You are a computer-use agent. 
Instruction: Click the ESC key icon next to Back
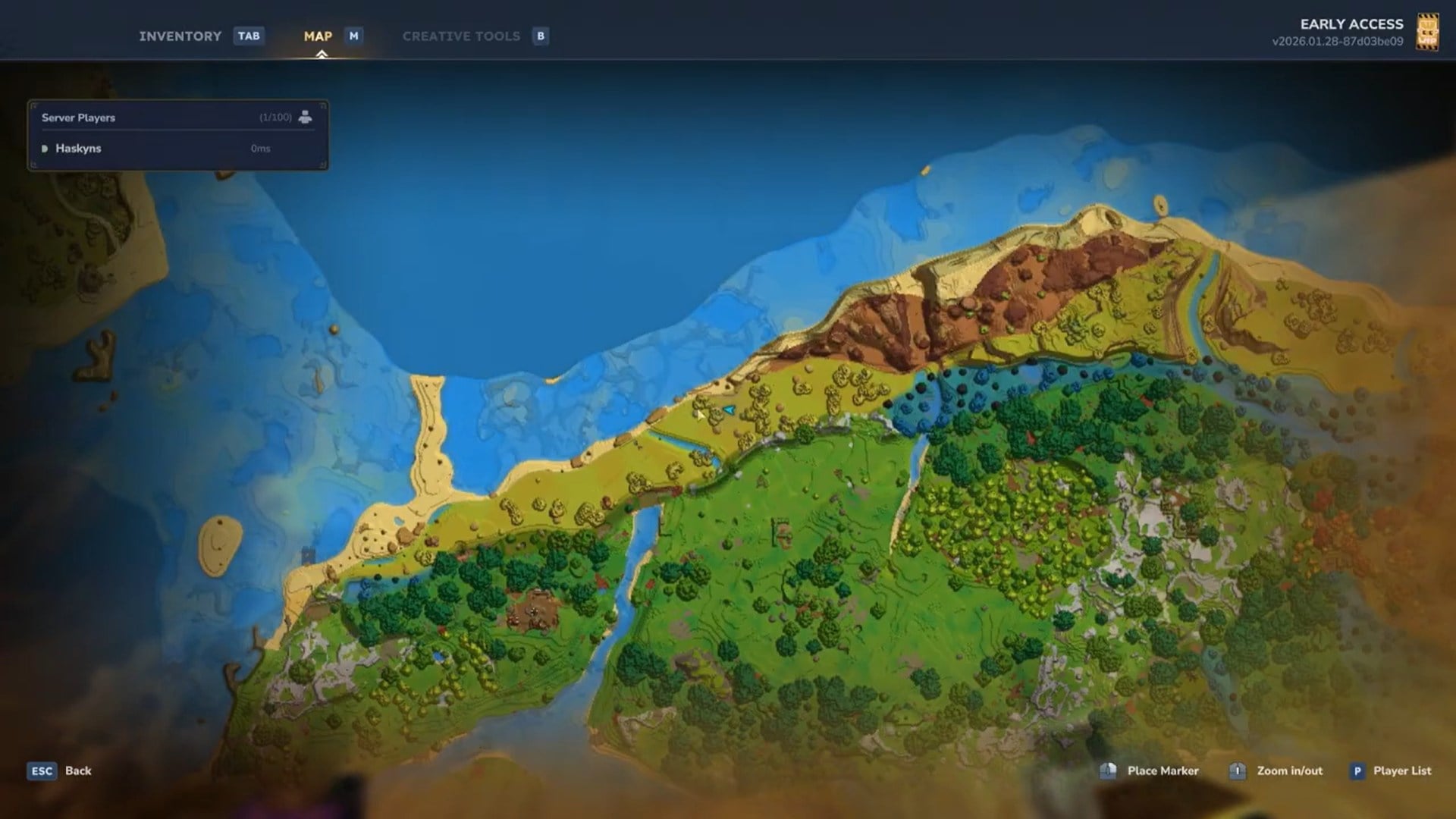42,771
